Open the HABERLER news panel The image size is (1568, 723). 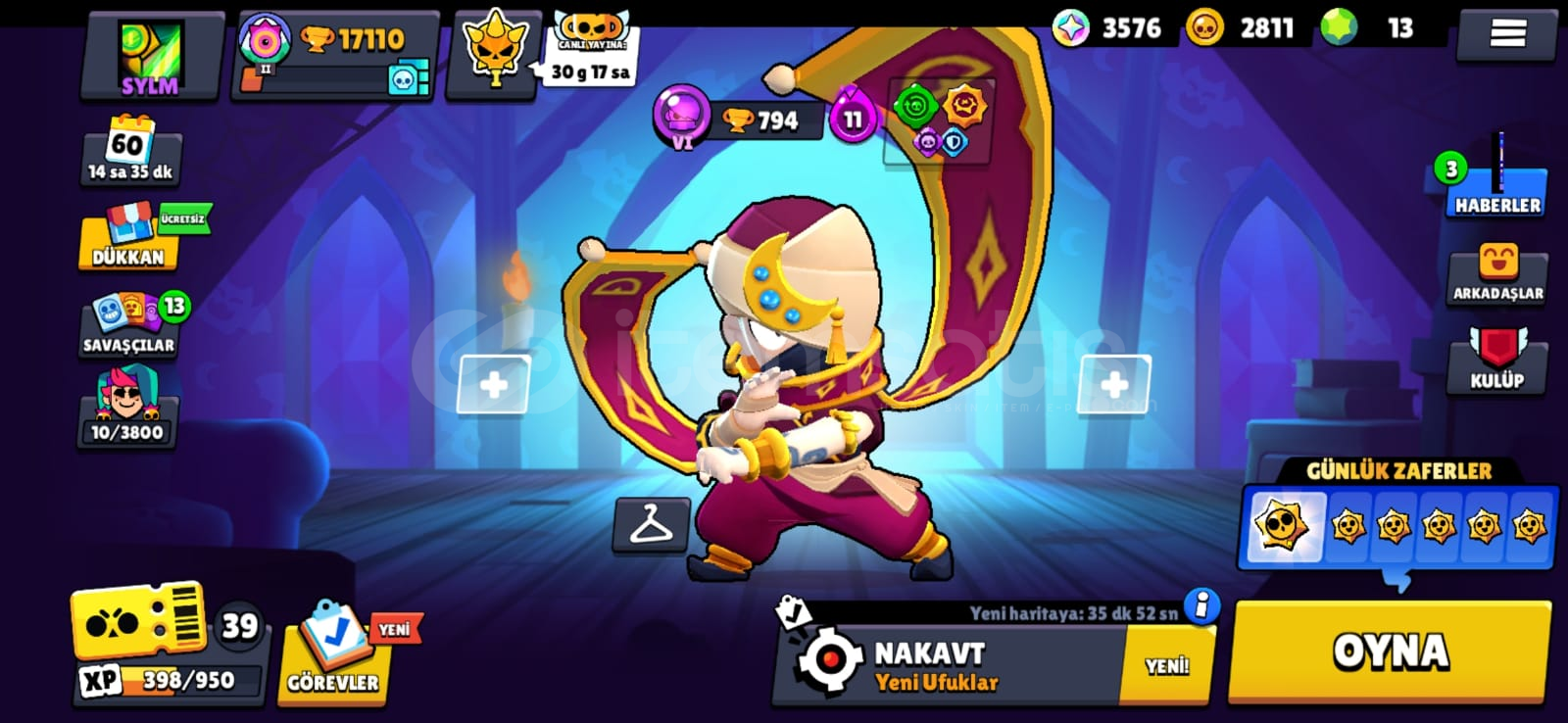1496,188
